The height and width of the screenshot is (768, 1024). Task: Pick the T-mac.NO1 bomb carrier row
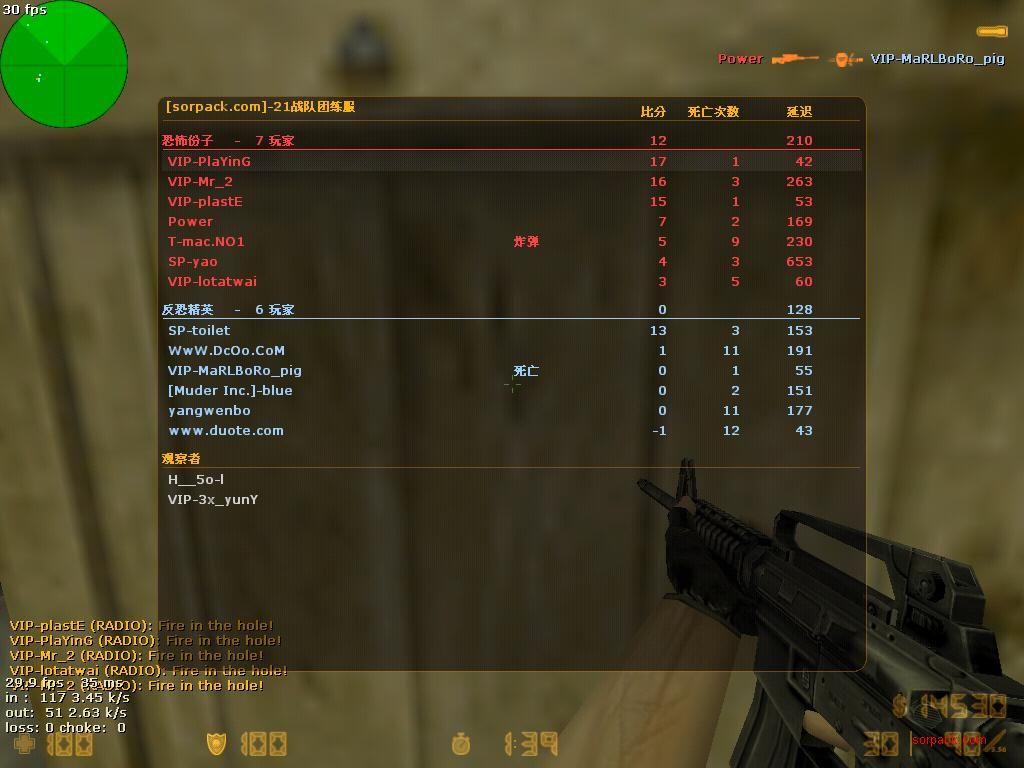click(206, 241)
